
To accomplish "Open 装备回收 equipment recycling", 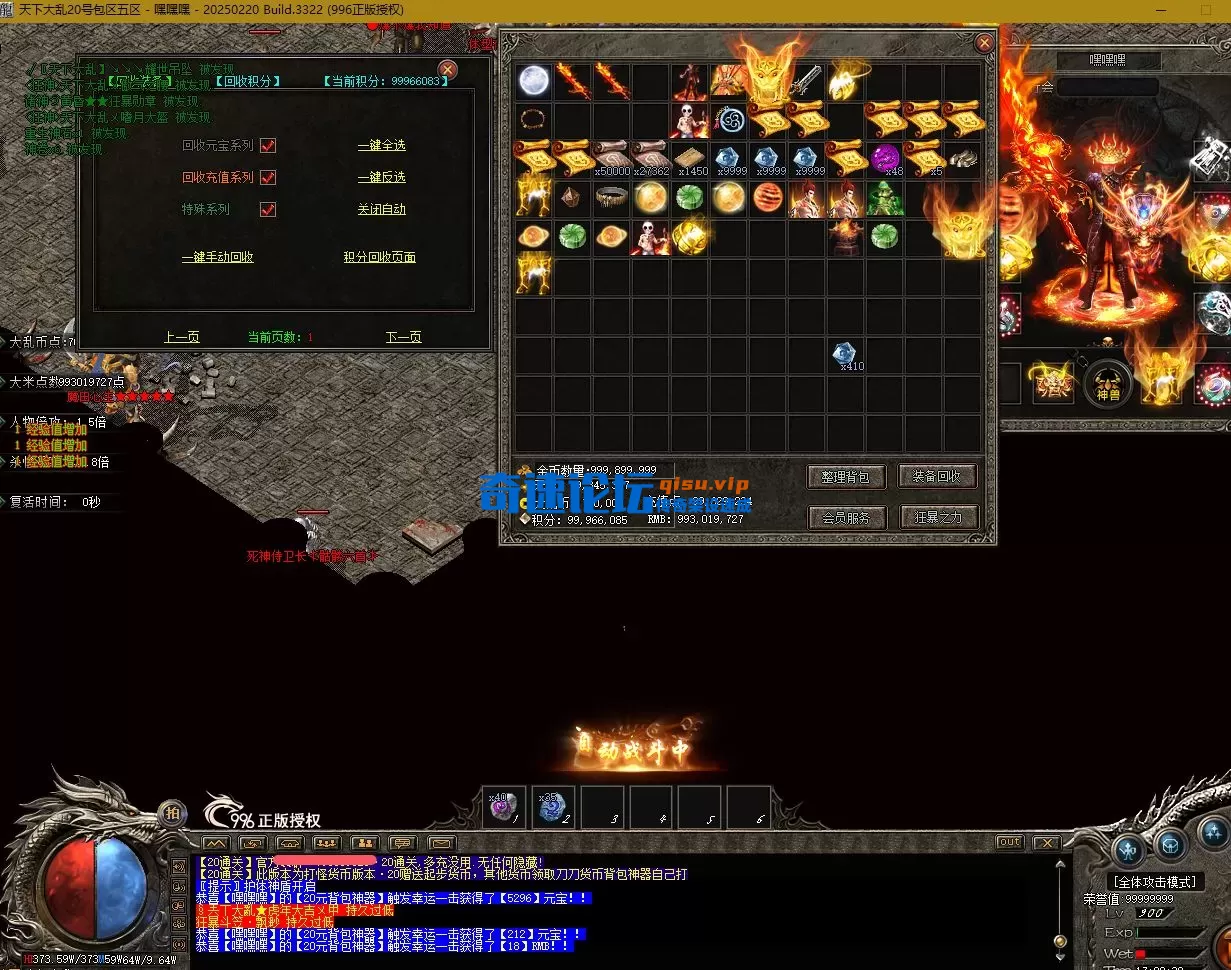I will click(937, 477).
